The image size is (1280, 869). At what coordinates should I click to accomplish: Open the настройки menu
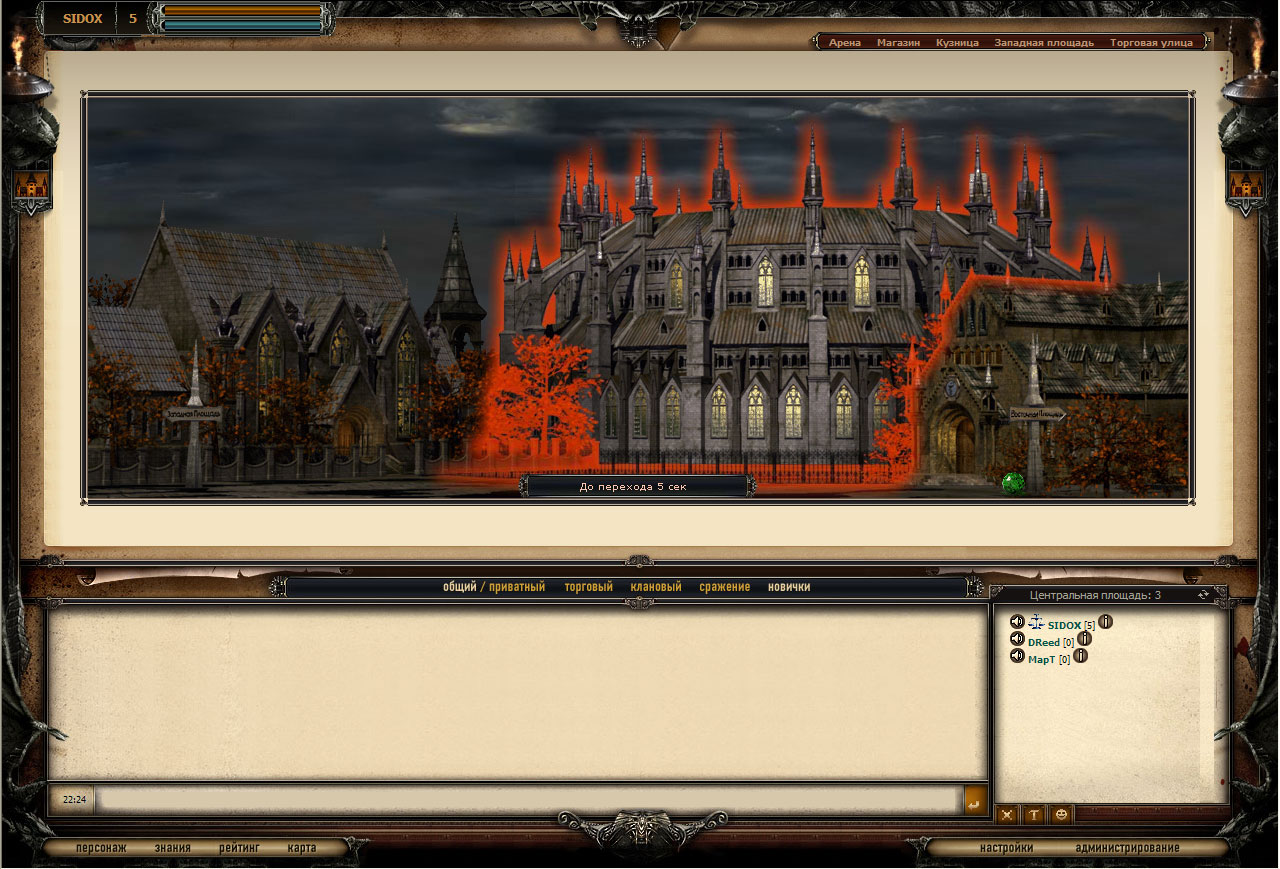(x=1006, y=848)
